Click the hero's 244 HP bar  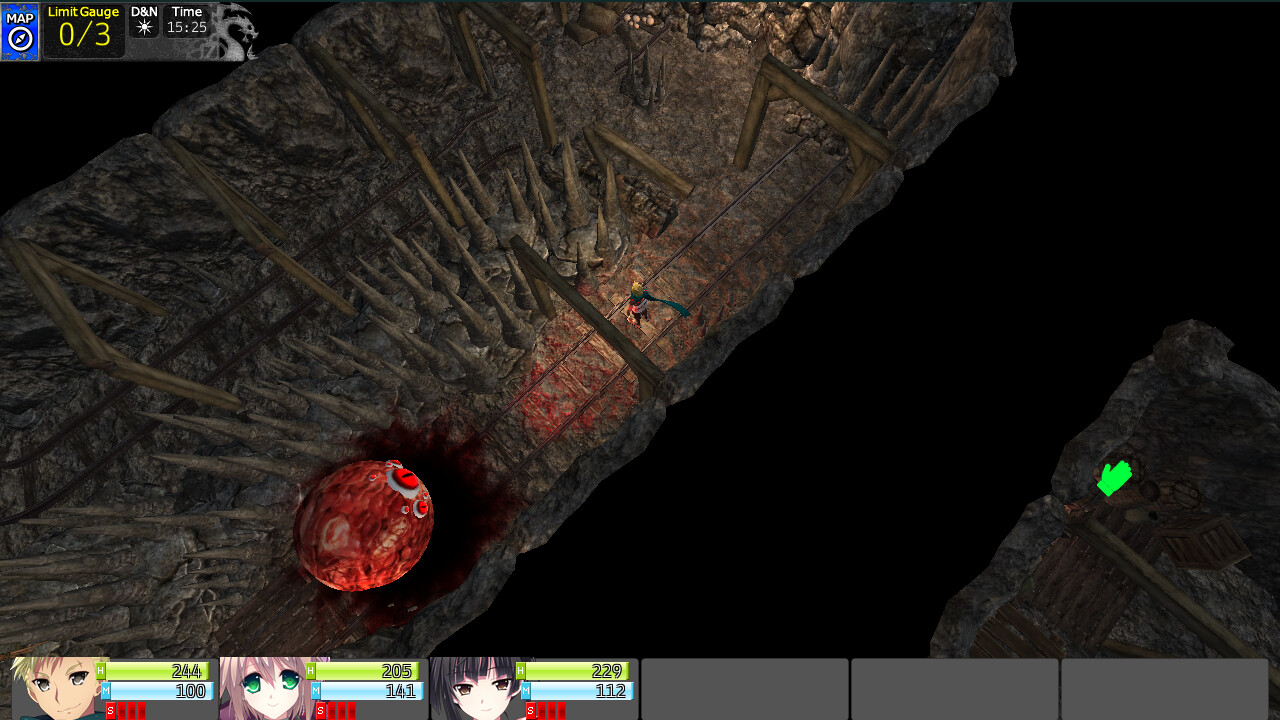click(x=155, y=672)
